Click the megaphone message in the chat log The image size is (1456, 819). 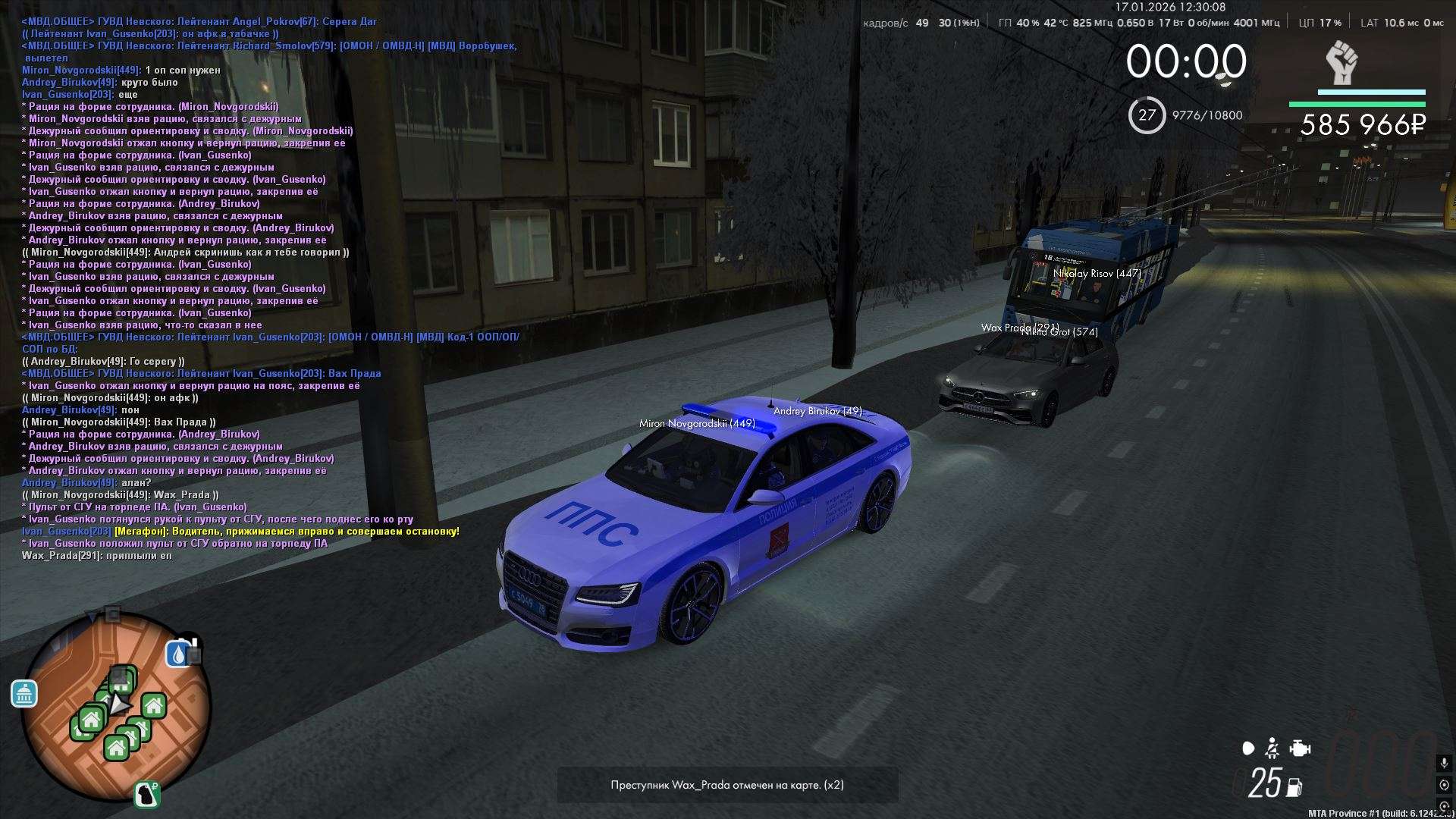tap(287, 532)
